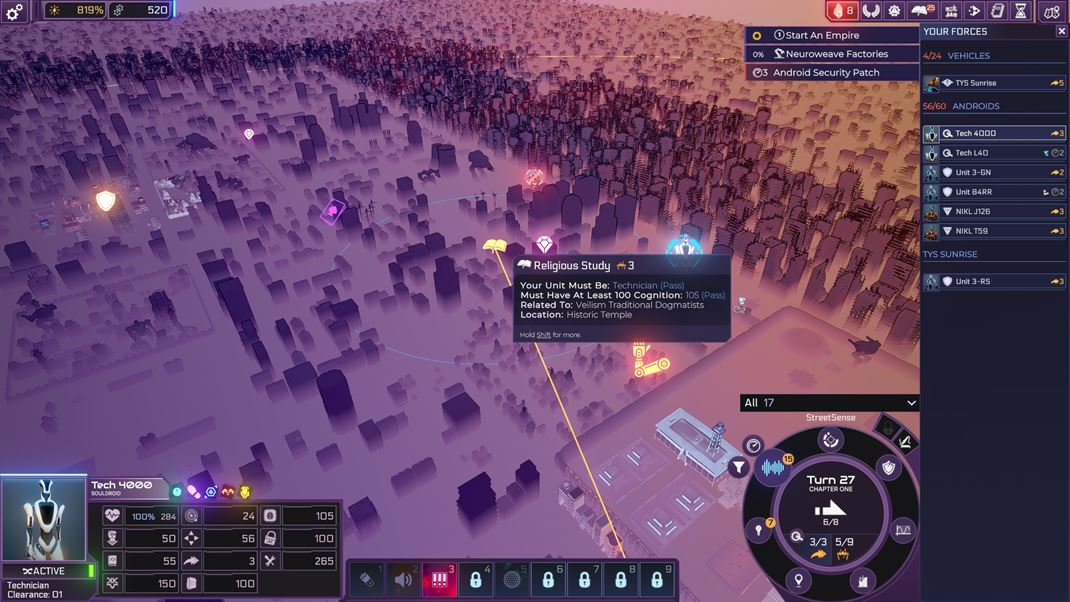
Task: Close the Your Forces panel
Action: [x=1061, y=31]
